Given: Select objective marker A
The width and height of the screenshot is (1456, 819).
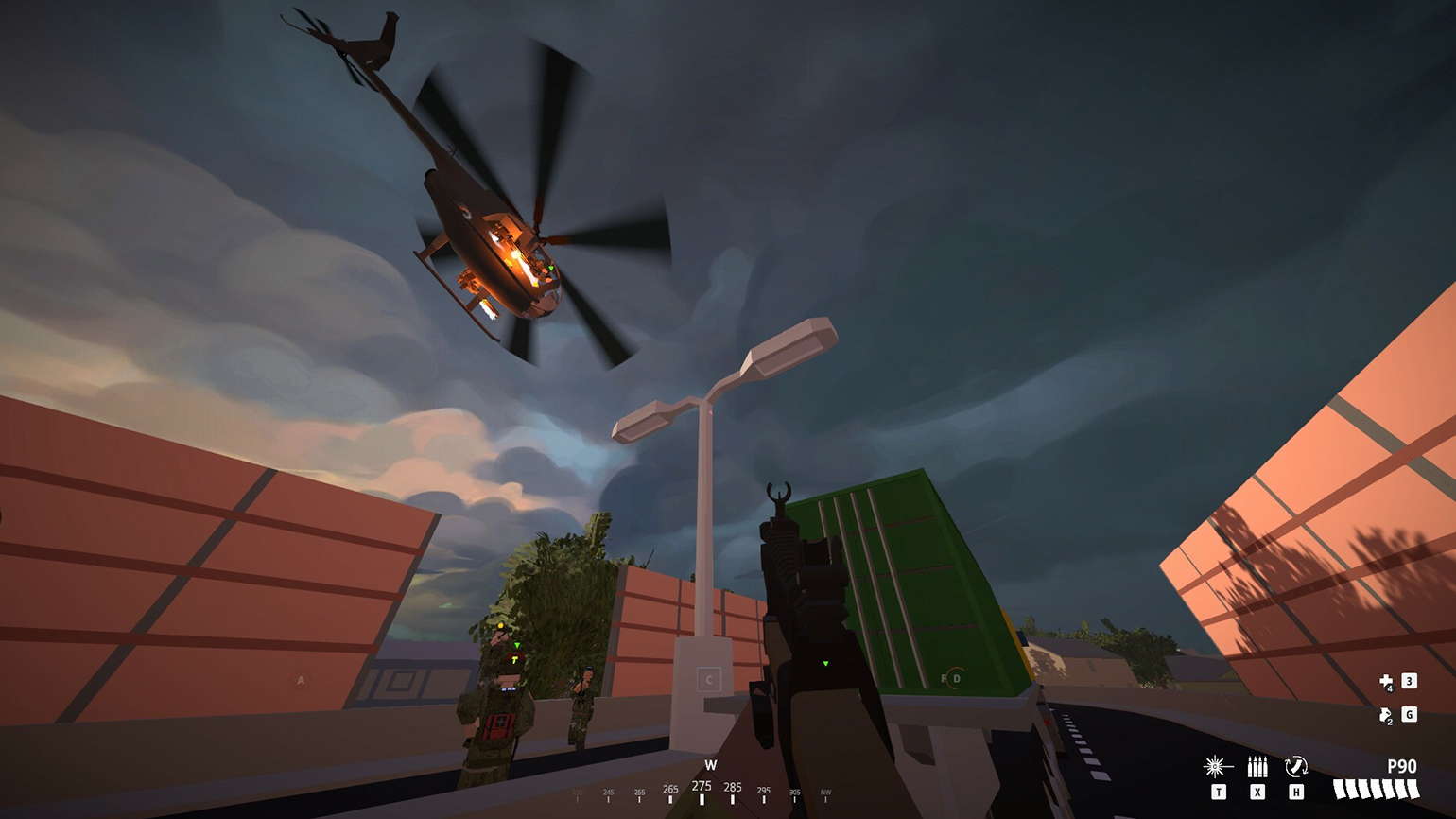Looking at the screenshot, I should [x=301, y=680].
